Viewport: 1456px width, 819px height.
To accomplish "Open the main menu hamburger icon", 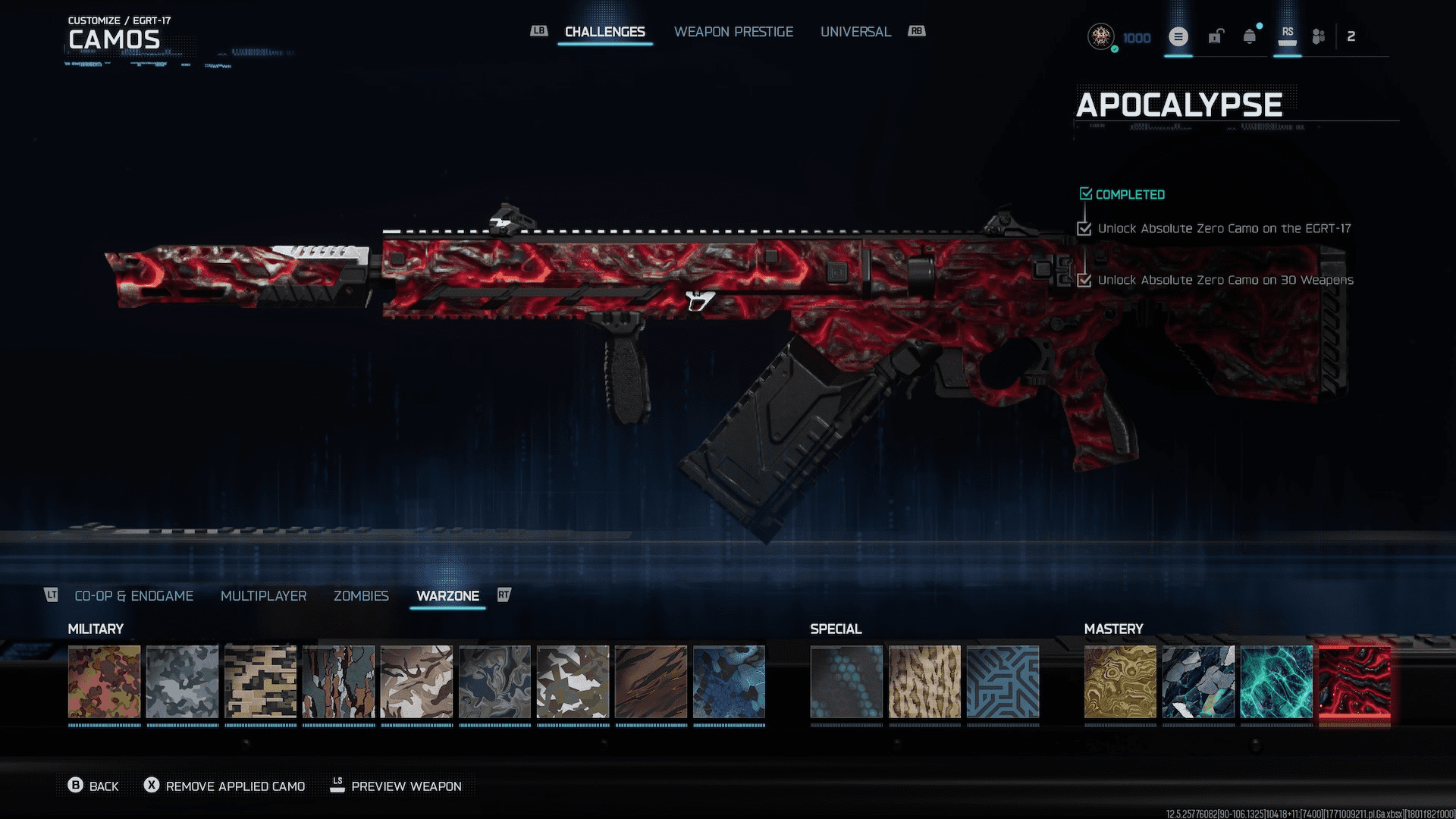I will pyautogui.click(x=1178, y=36).
